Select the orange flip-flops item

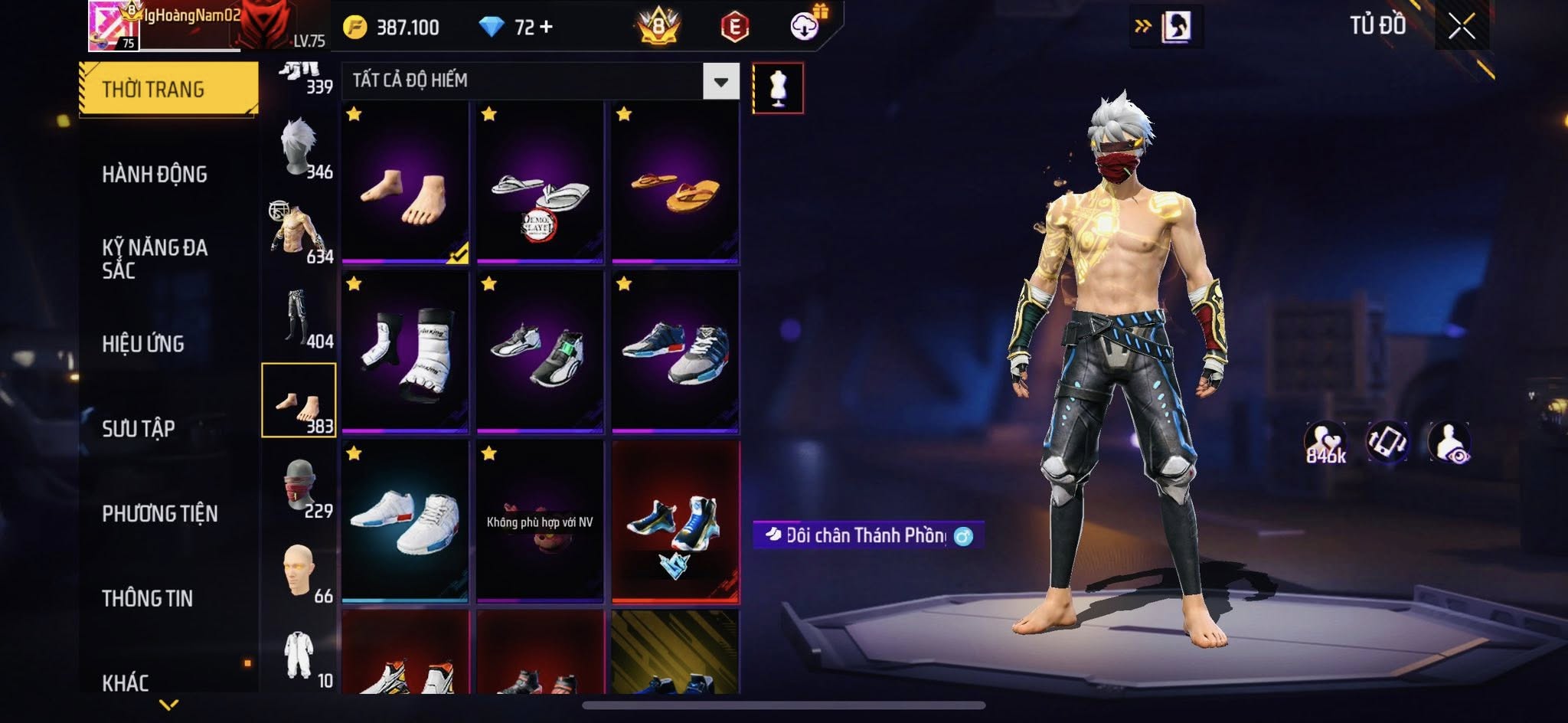[x=675, y=182]
